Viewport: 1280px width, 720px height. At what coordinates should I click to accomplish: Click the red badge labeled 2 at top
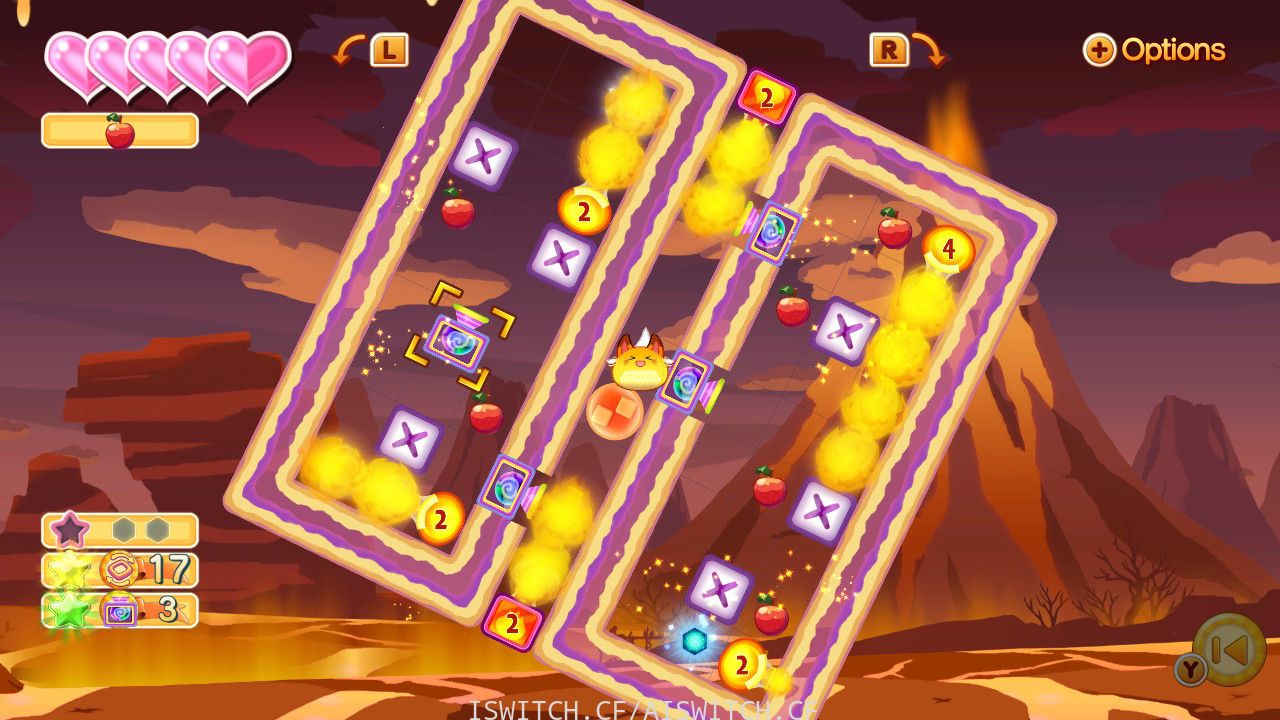(765, 97)
